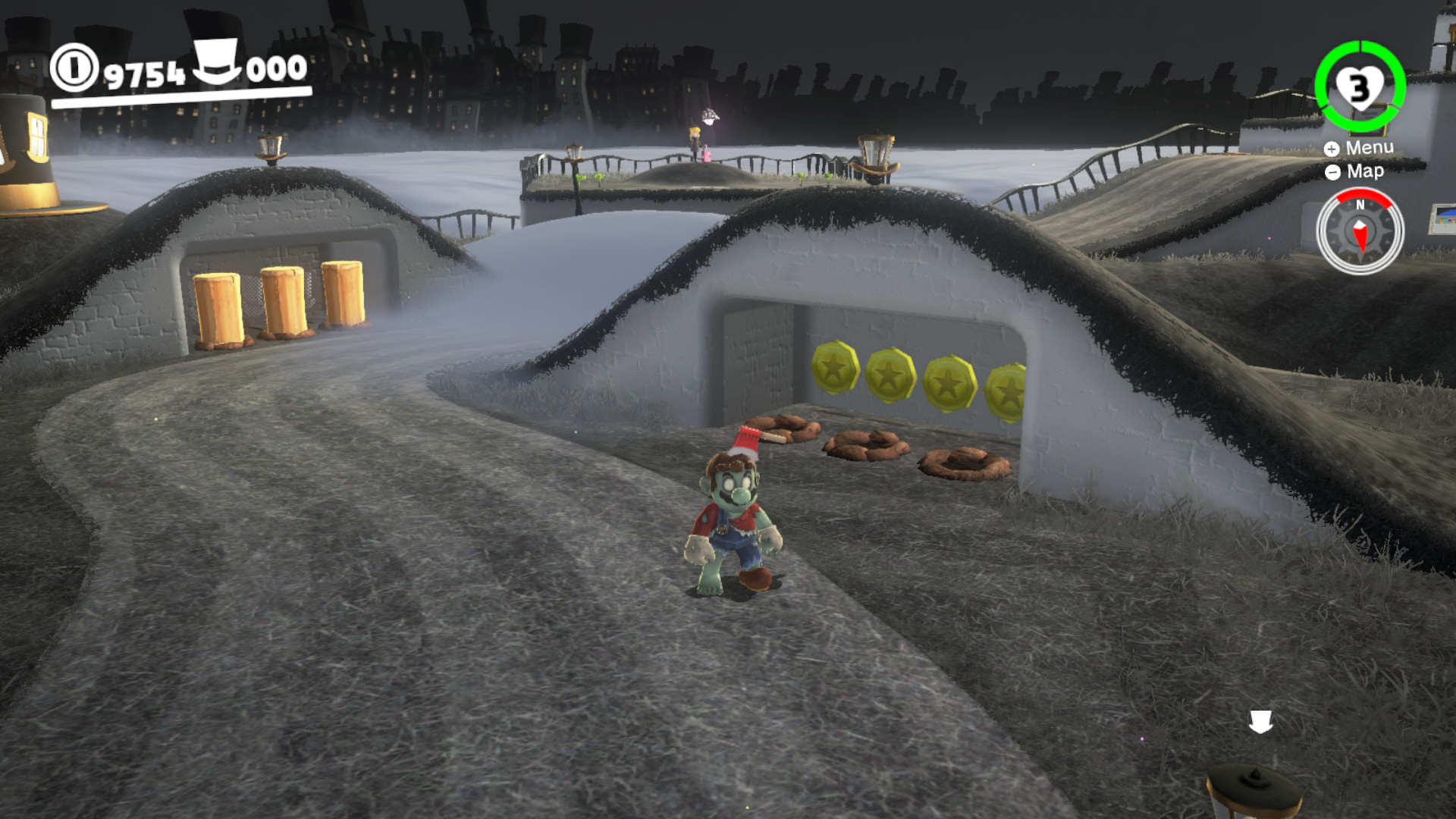Select the minimap thumbnail below the compass

pos(1440,219)
